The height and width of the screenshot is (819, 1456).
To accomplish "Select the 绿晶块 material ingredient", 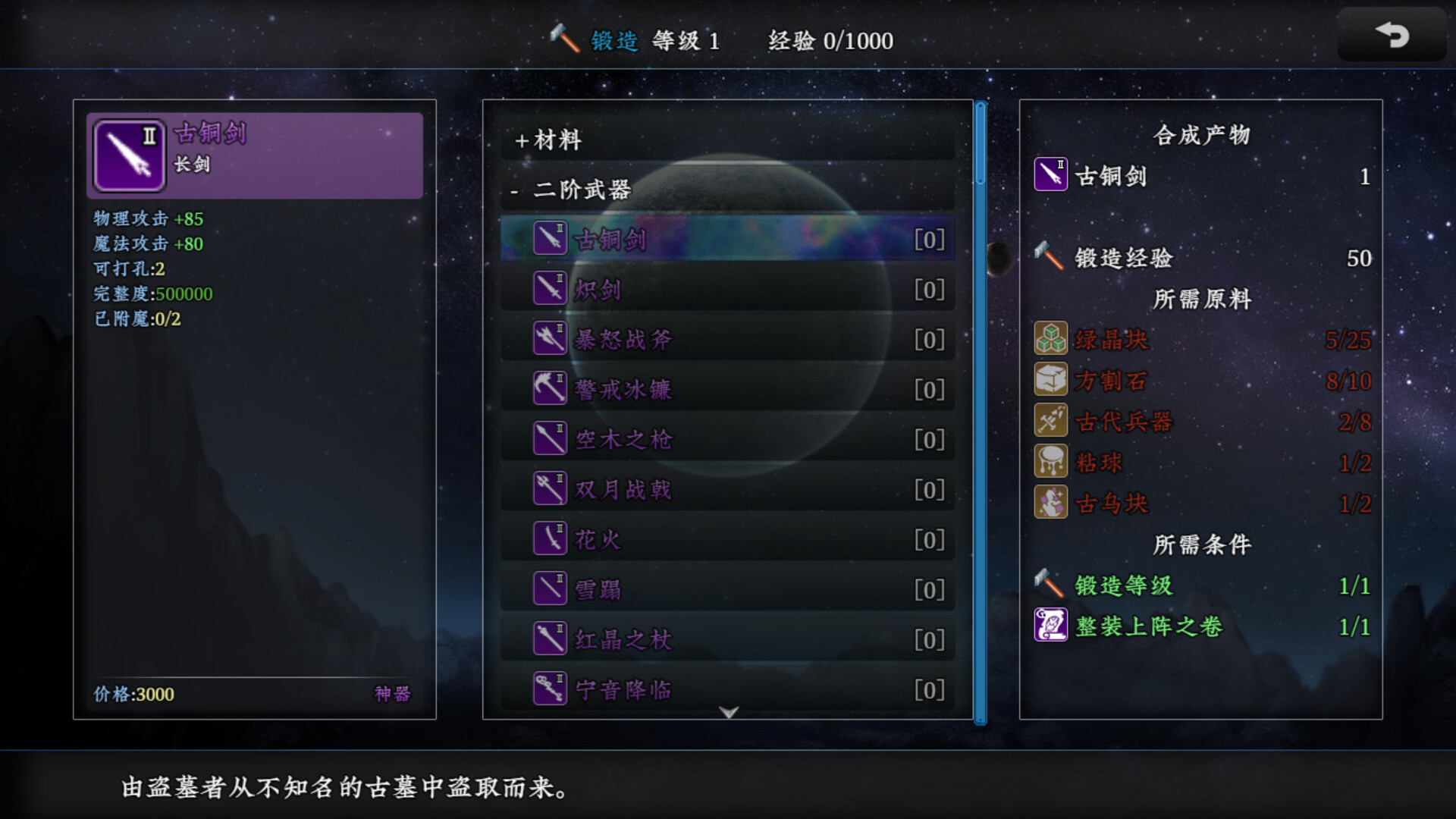I will click(1111, 340).
